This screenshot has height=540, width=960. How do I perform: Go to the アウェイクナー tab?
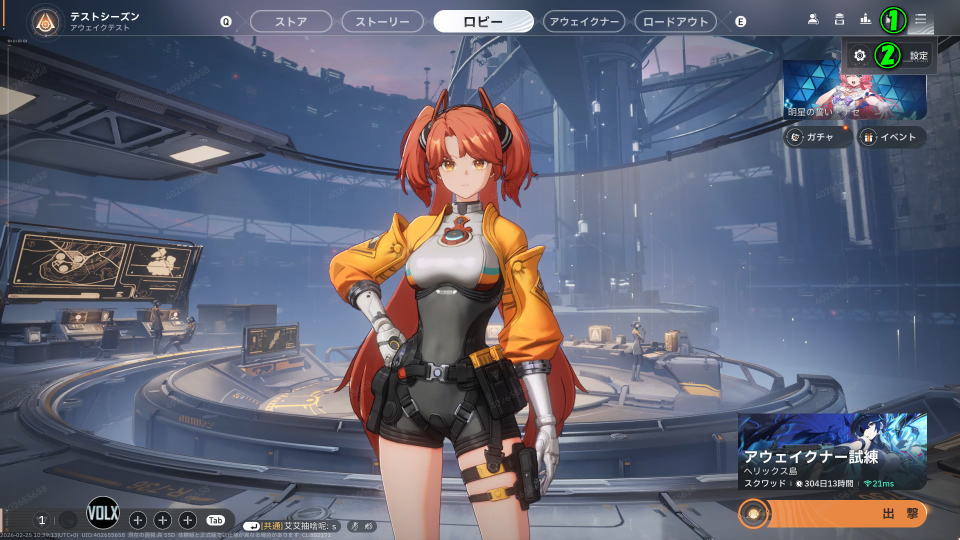(x=584, y=21)
